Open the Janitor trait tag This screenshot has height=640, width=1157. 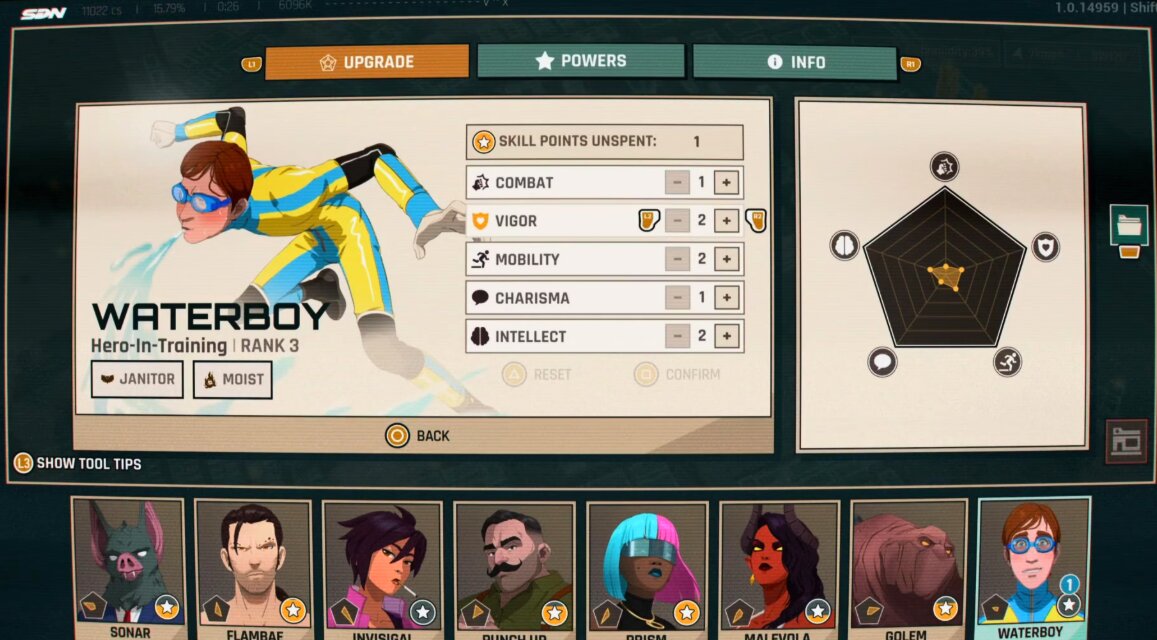[137, 380]
